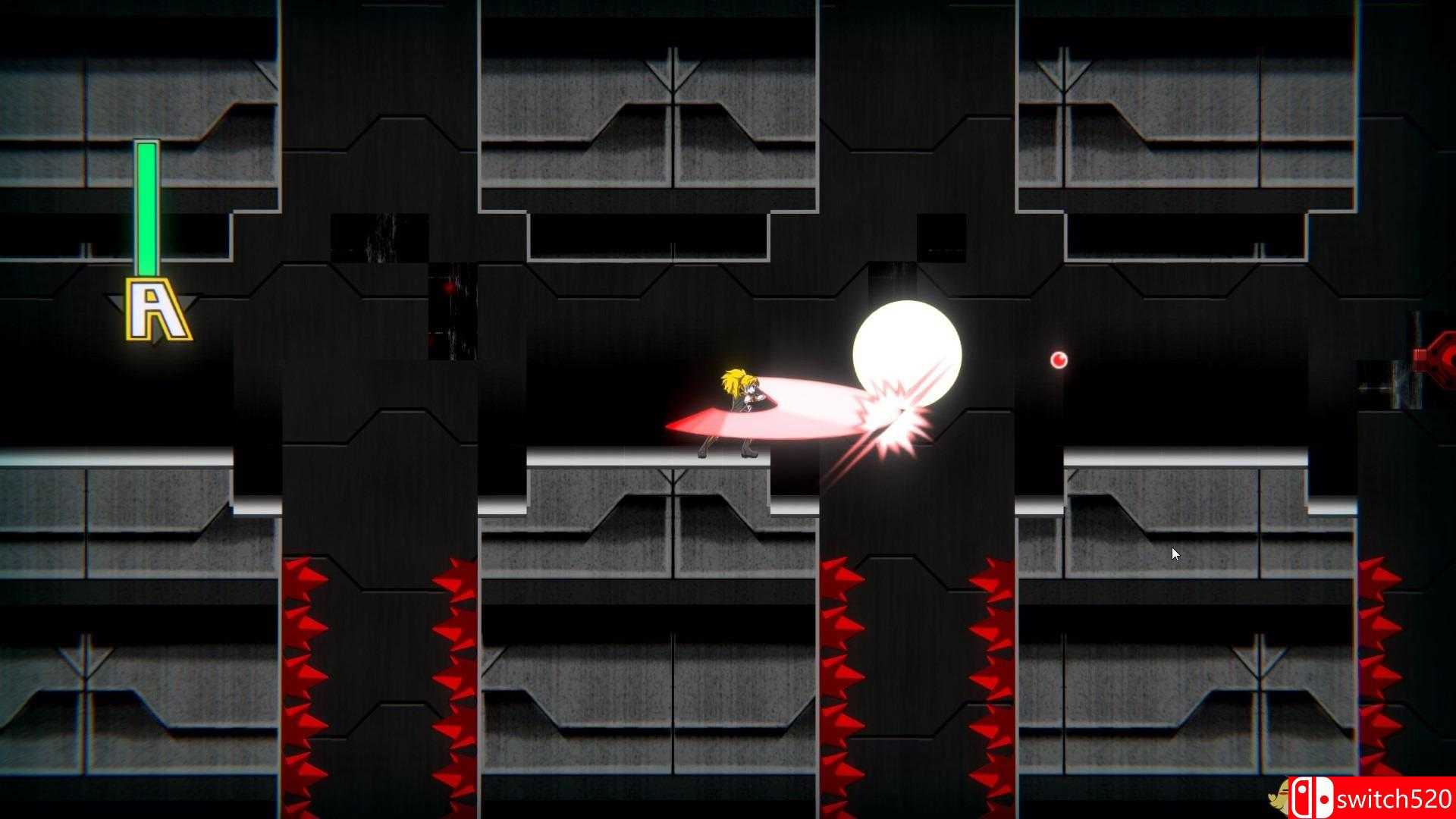Click the chevron-shaped notch on the top wall
Screen dimensions: 1456x819
tap(670, 72)
